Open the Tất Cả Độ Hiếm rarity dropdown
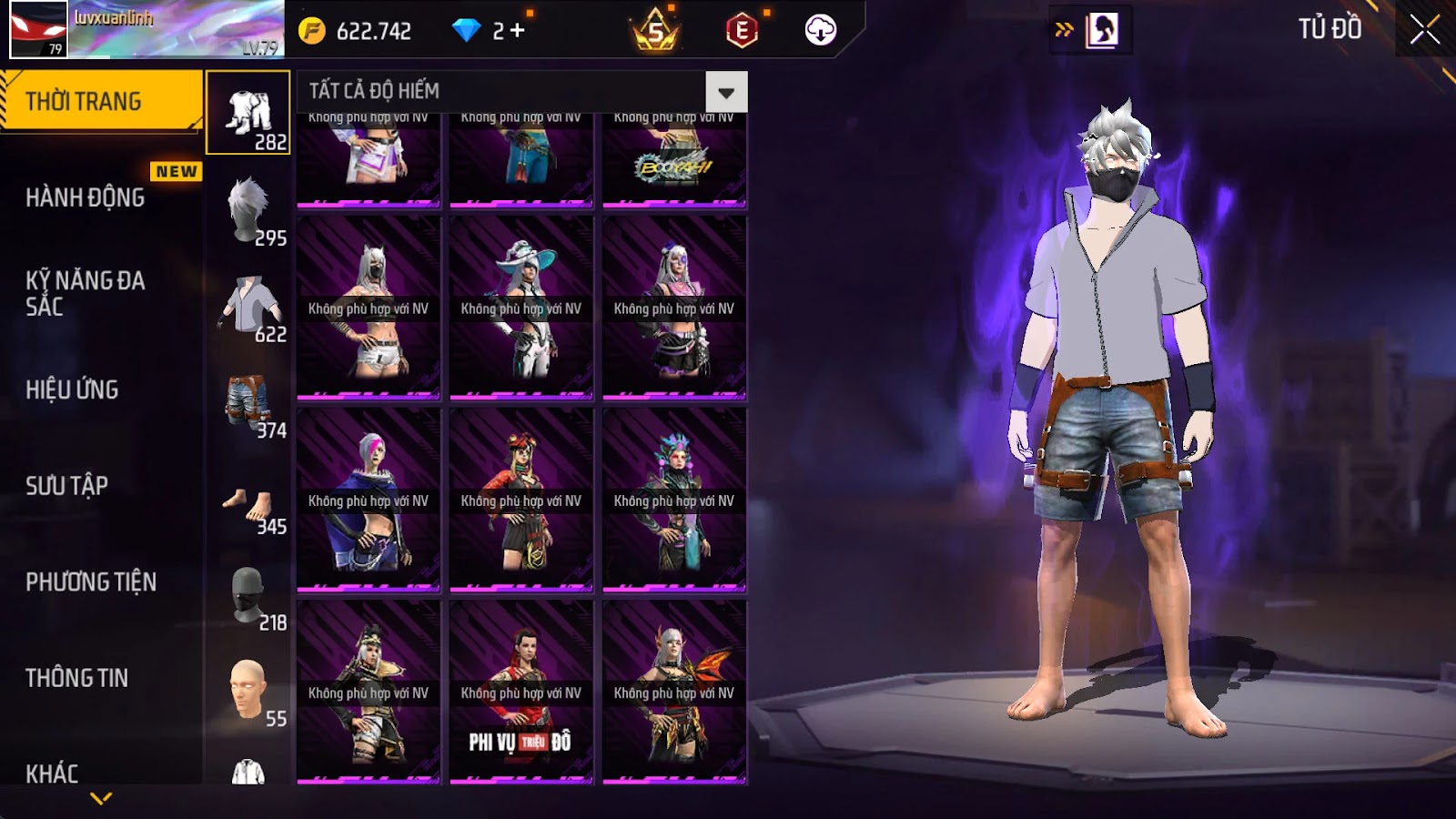 click(726, 92)
